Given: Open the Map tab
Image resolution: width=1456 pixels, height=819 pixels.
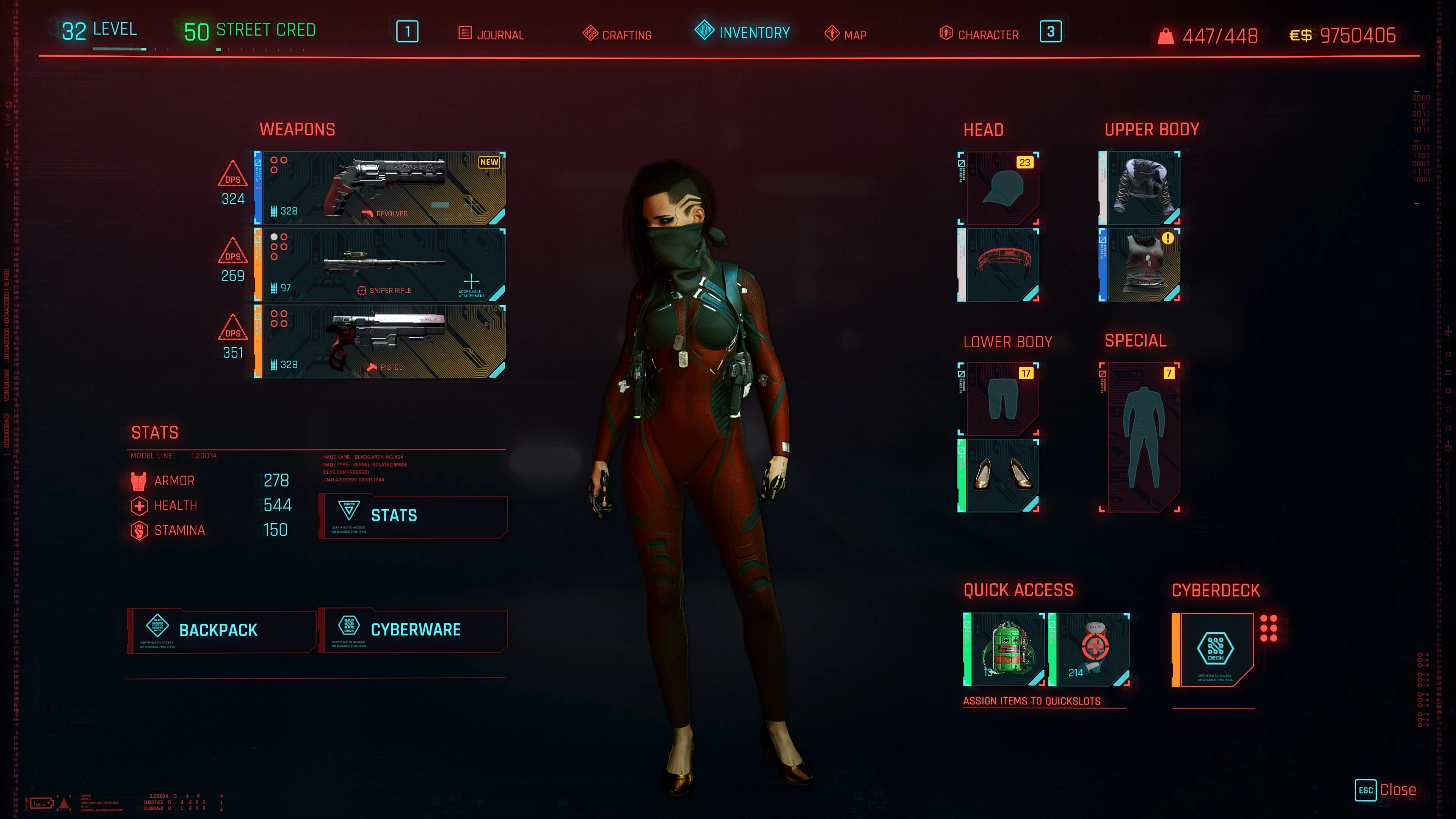Looking at the screenshot, I should coord(846,35).
